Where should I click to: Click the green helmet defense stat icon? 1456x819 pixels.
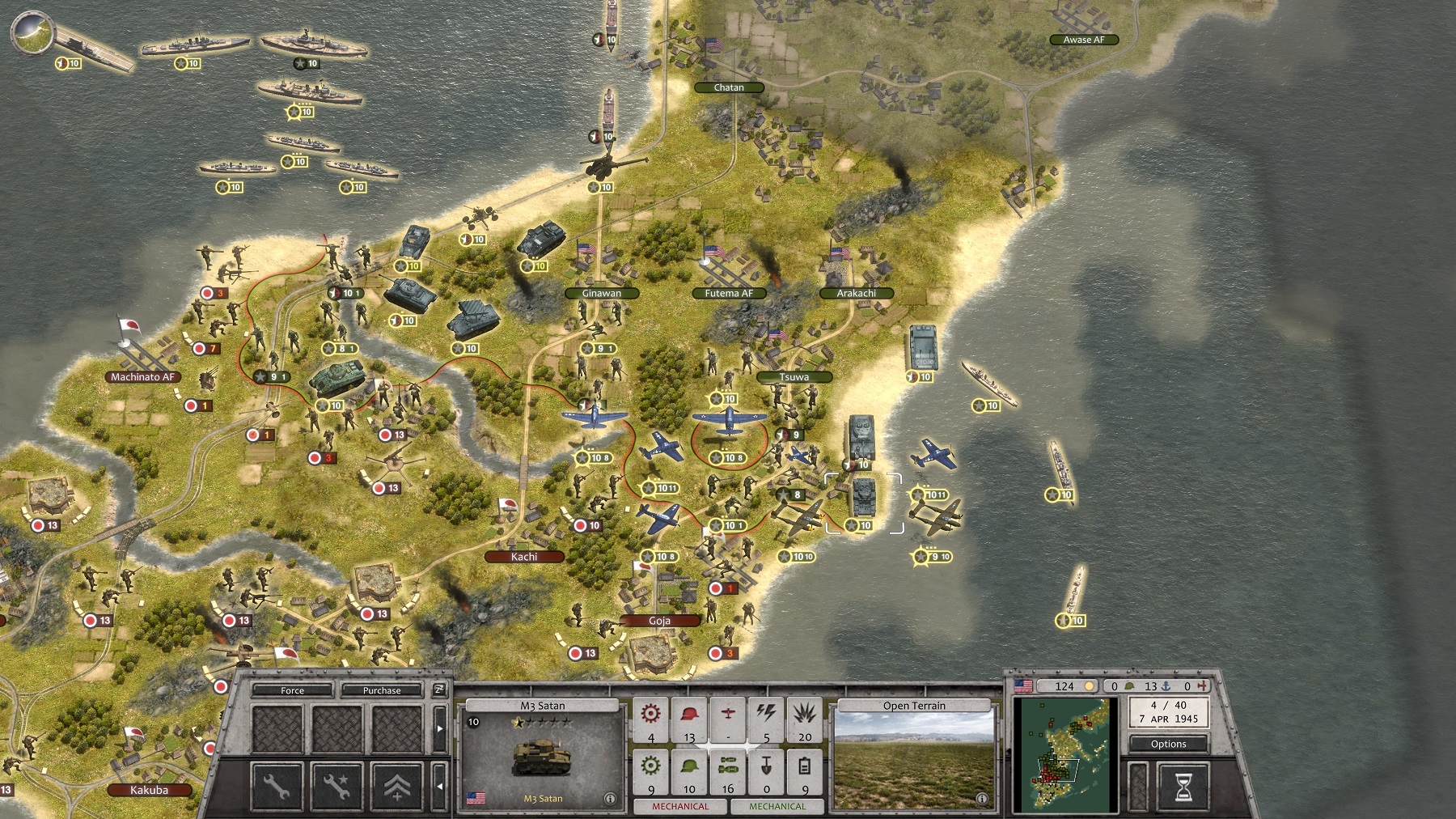(x=689, y=768)
